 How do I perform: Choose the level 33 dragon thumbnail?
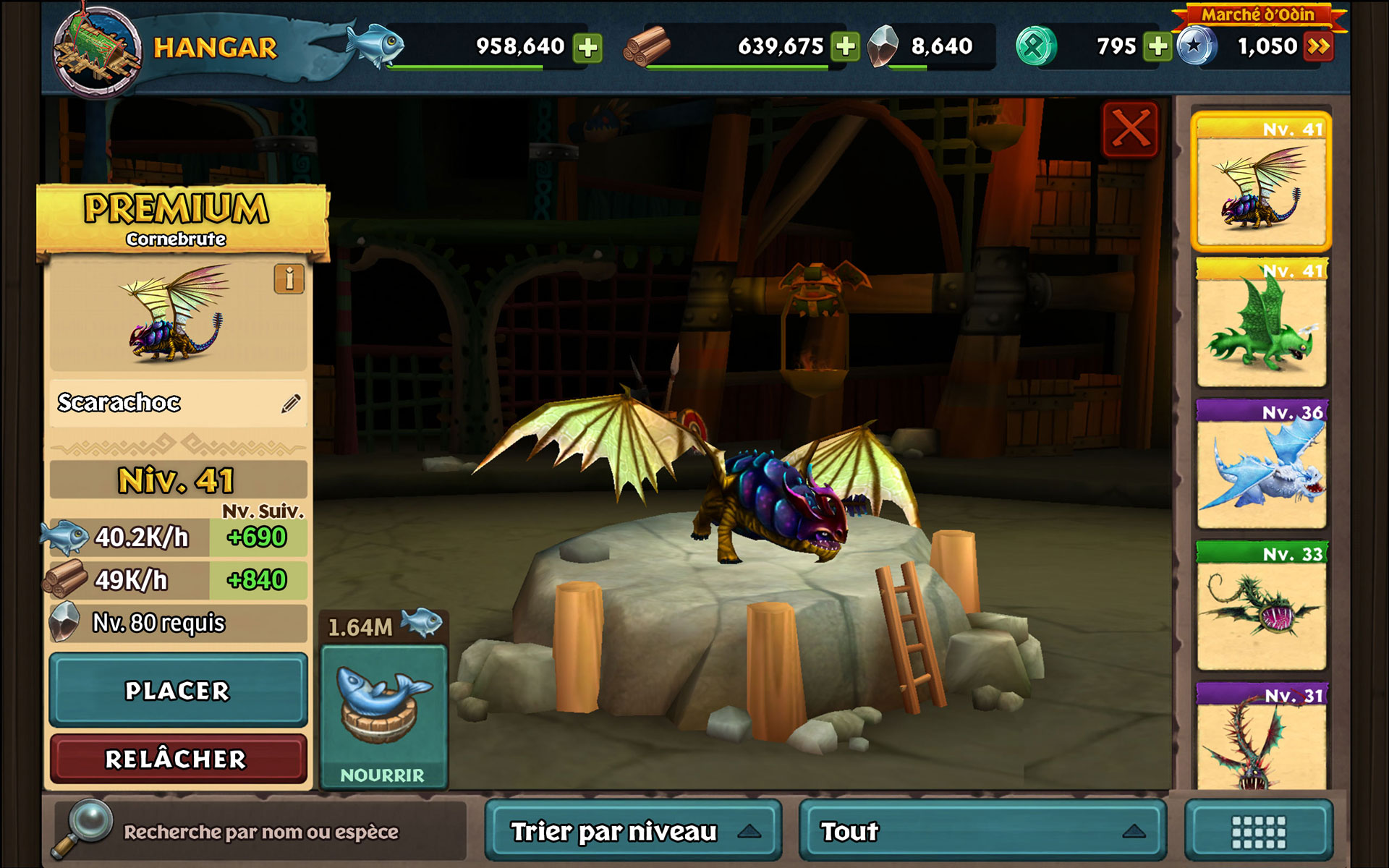tap(1261, 608)
